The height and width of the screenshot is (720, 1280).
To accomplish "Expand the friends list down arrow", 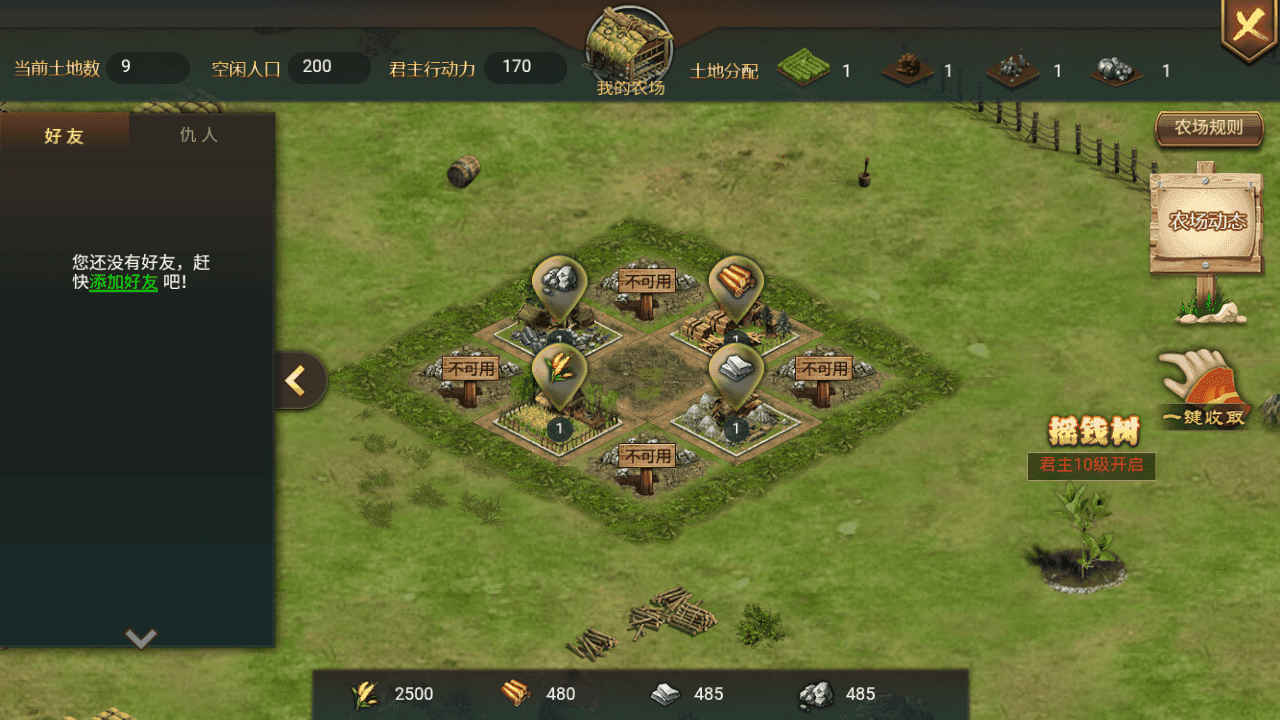I will click(140, 637).
